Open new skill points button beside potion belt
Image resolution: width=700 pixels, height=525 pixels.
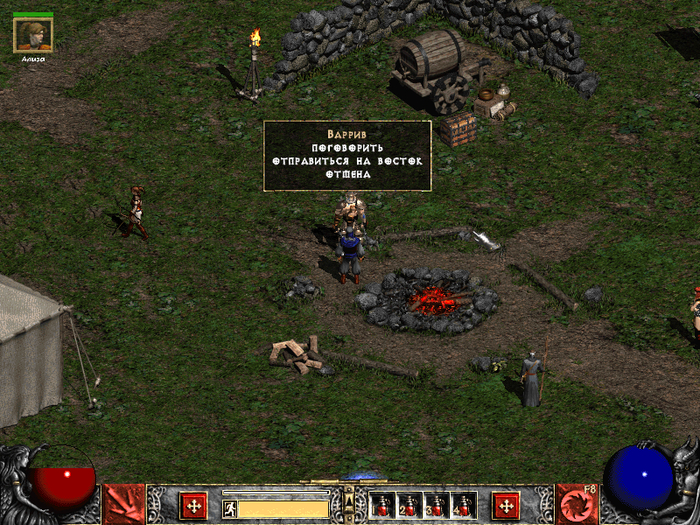coord(506,505)
